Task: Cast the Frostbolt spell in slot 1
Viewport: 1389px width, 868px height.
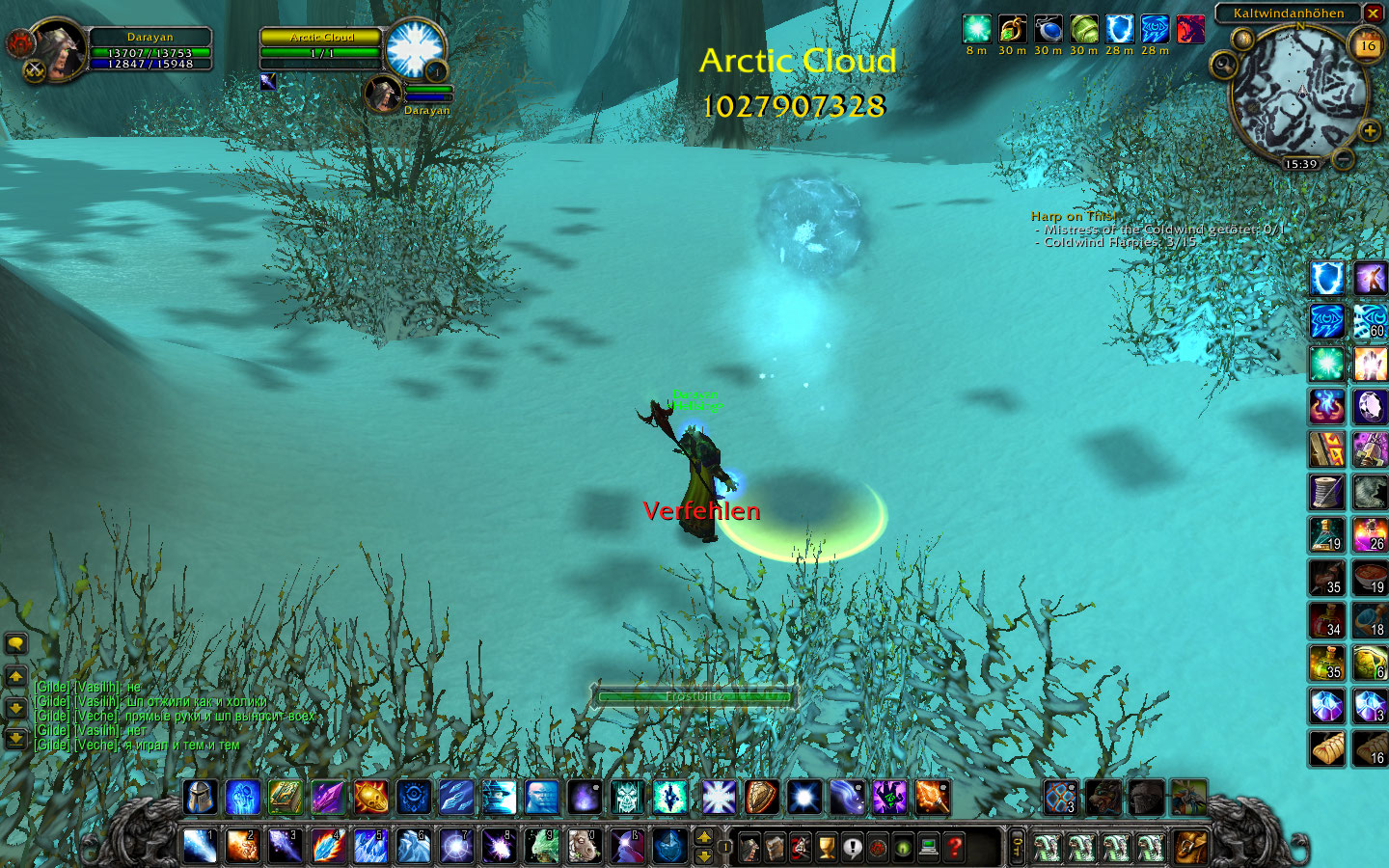Action: (200, 846)
